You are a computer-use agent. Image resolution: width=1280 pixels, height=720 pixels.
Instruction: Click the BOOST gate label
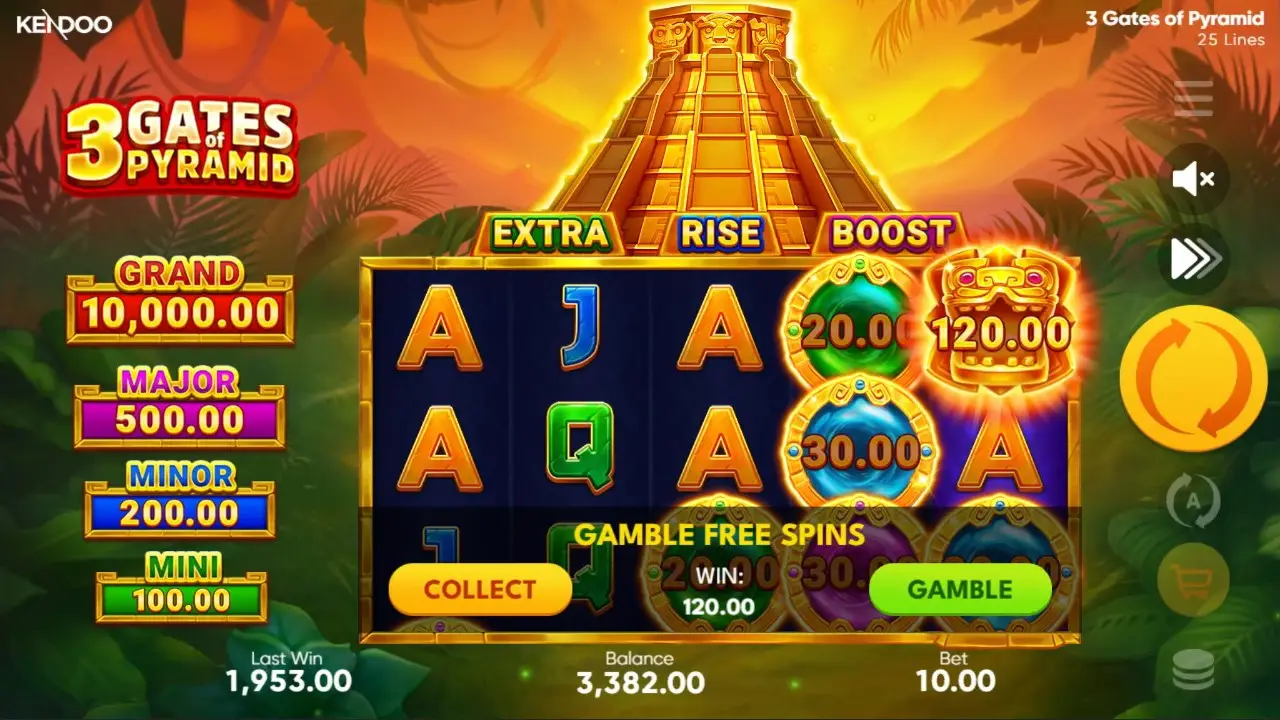(888, 234)
